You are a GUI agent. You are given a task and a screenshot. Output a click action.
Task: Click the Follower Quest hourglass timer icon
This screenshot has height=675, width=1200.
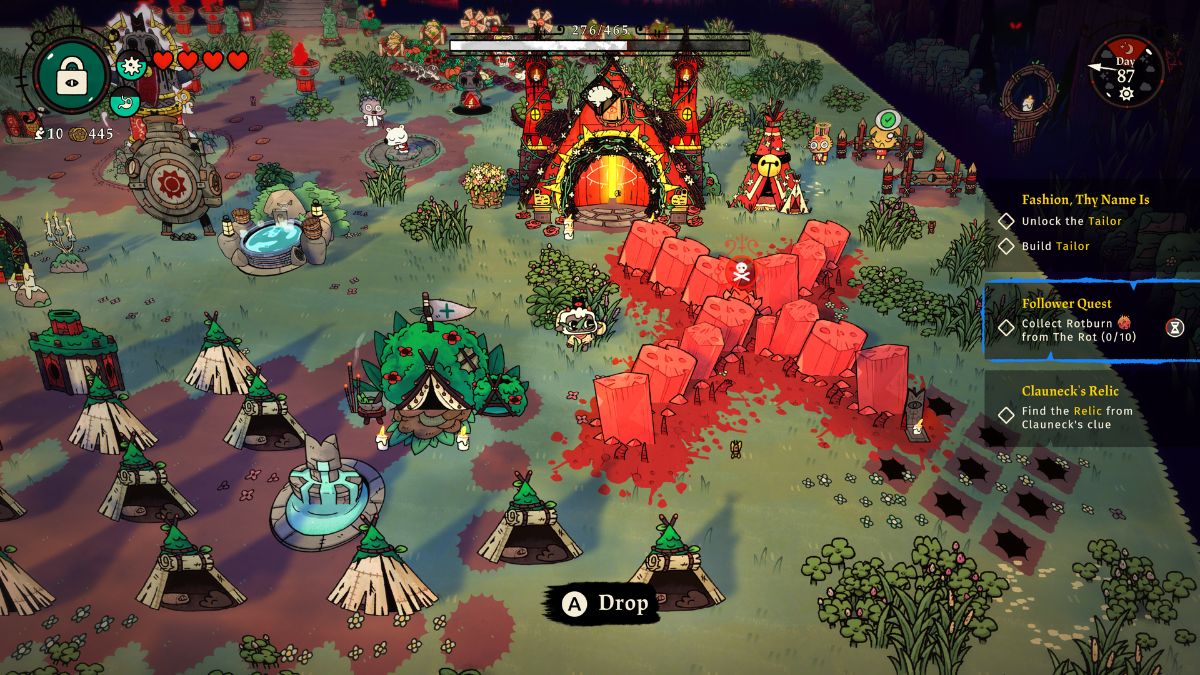pyautogui.click(x=1175, y=327)
